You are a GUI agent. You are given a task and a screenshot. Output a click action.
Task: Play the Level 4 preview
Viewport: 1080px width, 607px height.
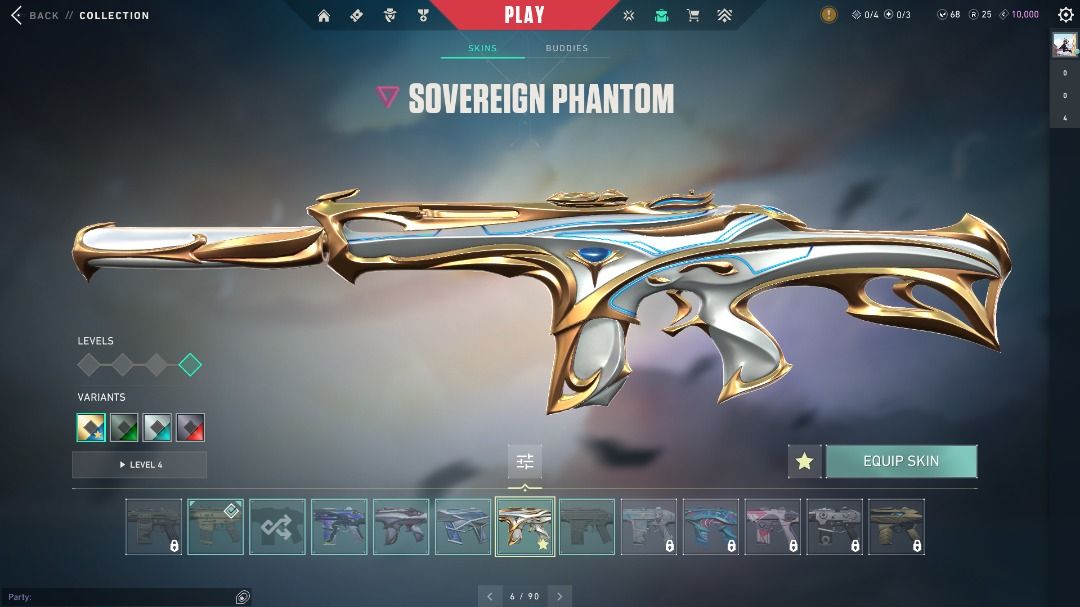coord(140,464)
